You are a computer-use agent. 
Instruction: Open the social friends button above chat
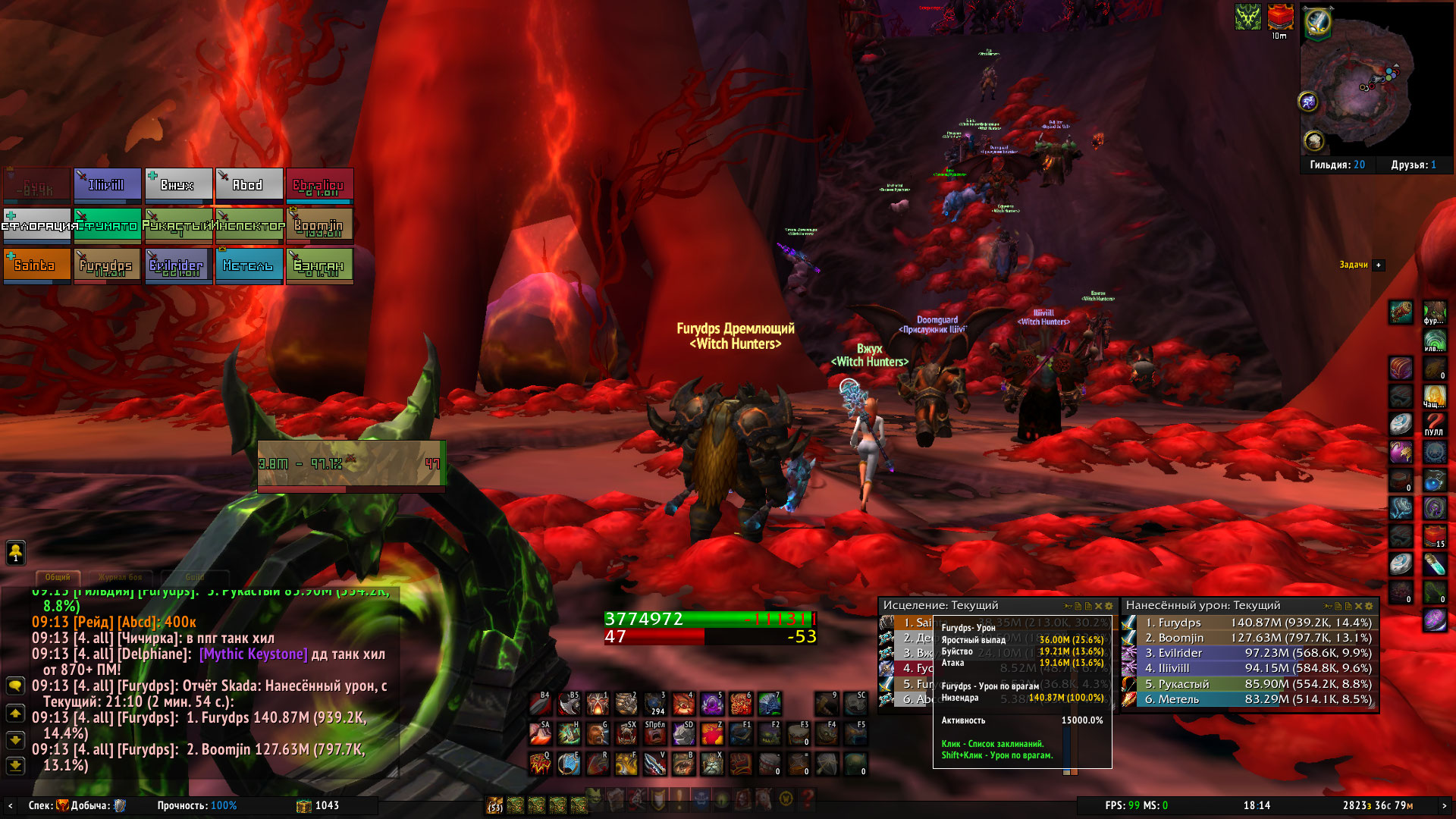(x=15, y=552)
